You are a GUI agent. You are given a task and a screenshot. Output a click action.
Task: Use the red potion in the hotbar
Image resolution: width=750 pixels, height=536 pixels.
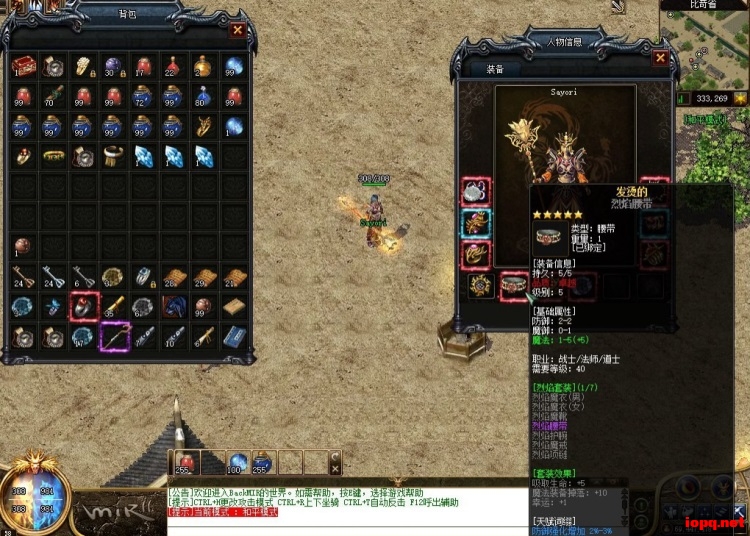click(185, 462)
